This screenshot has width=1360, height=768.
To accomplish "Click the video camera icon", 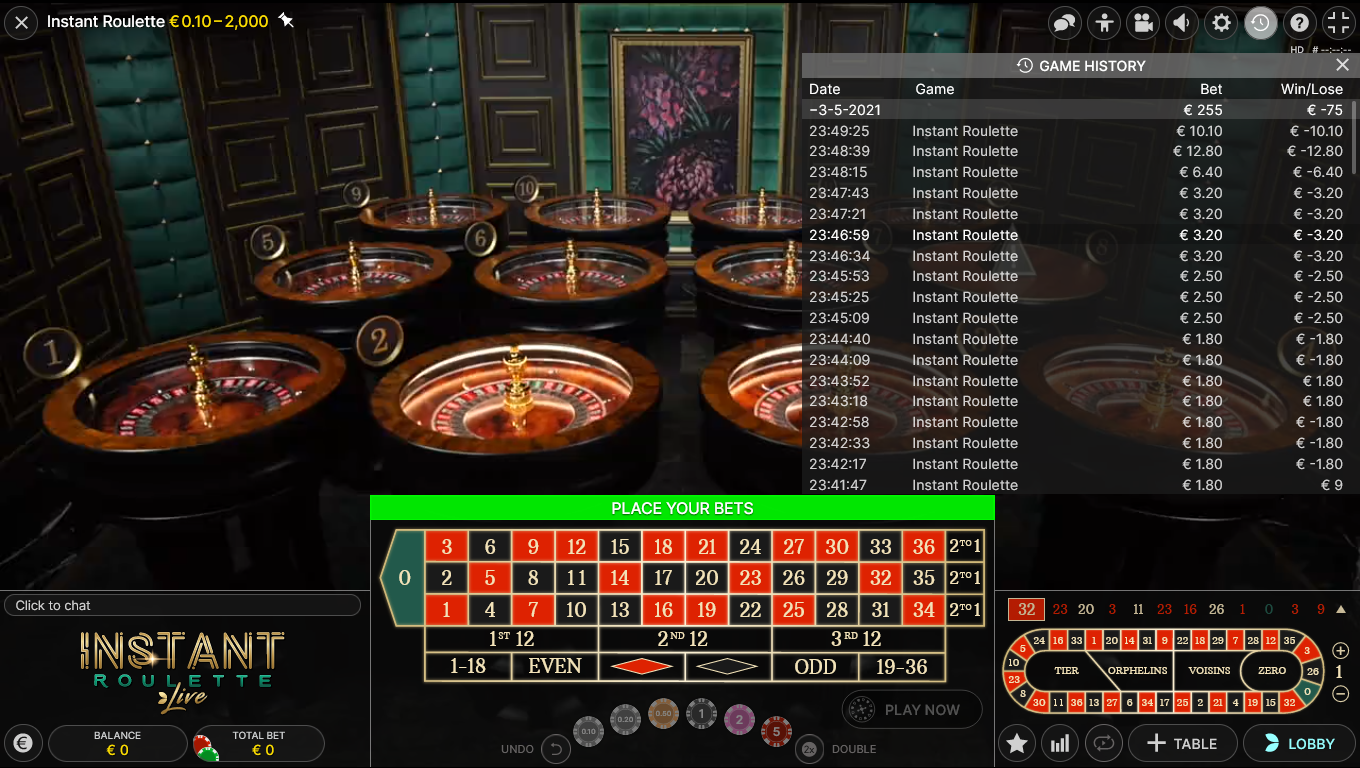I will click(x=1143, y=23).
